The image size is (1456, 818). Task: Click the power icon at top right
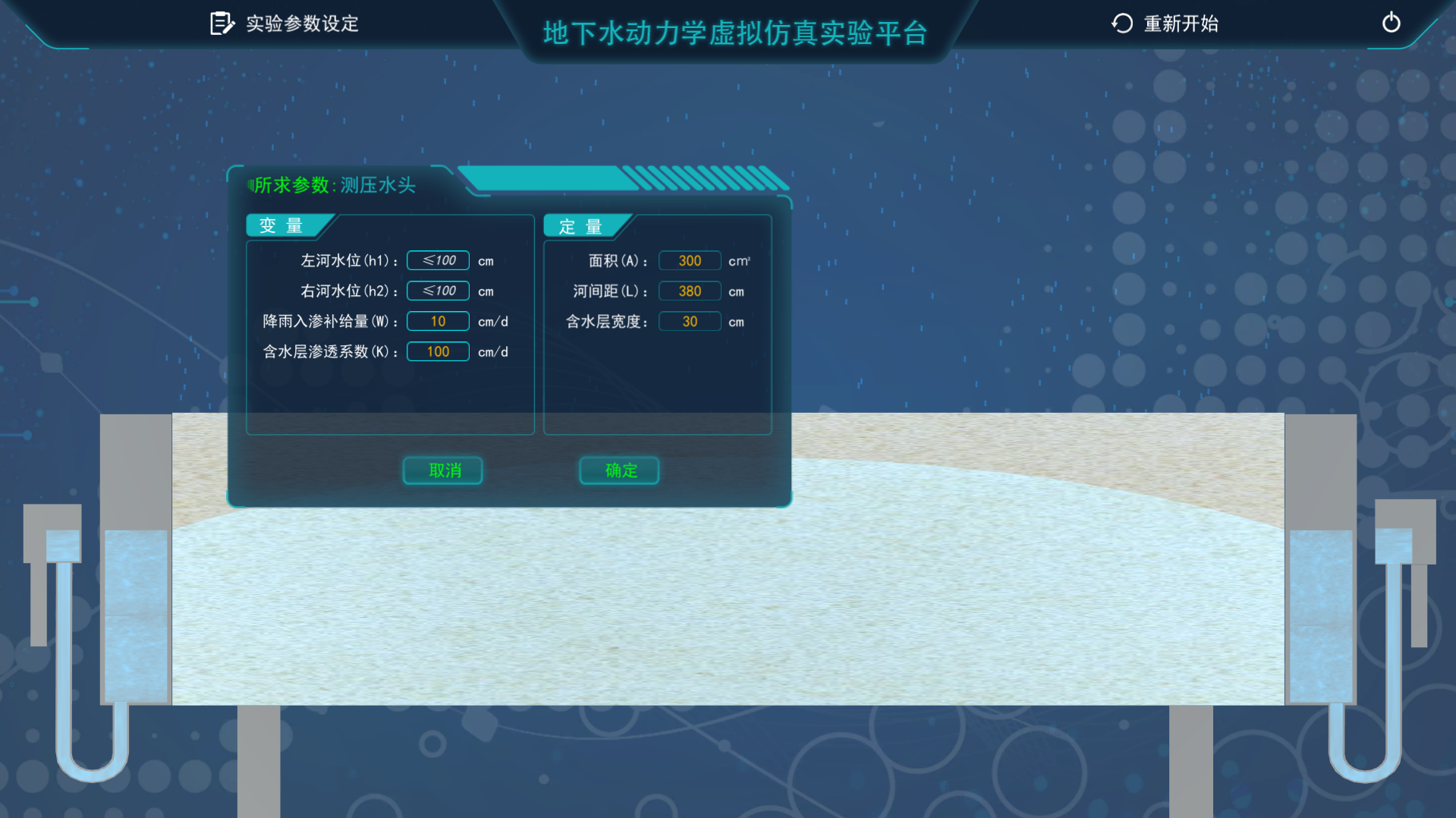click(x=1391, y=23)
